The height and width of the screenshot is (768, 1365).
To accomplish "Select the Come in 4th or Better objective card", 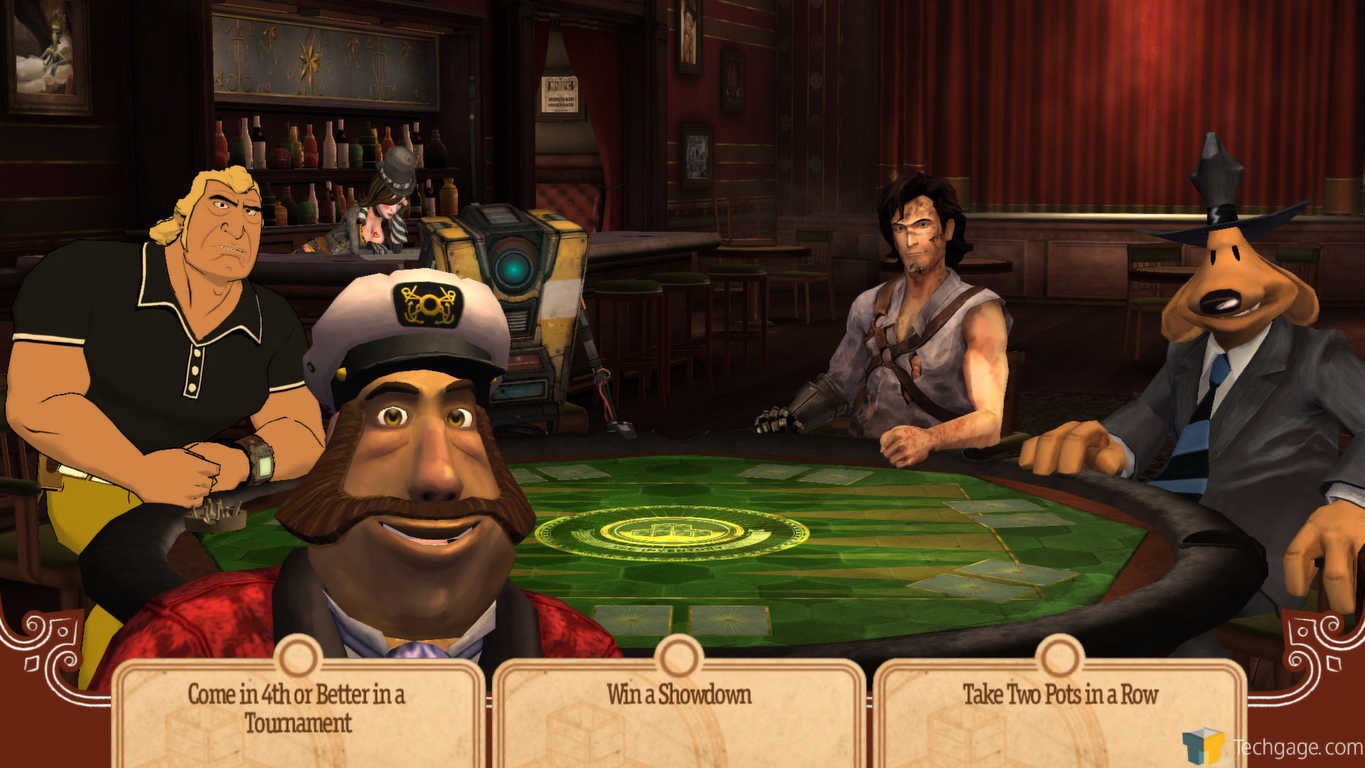I will click(297, 708).
